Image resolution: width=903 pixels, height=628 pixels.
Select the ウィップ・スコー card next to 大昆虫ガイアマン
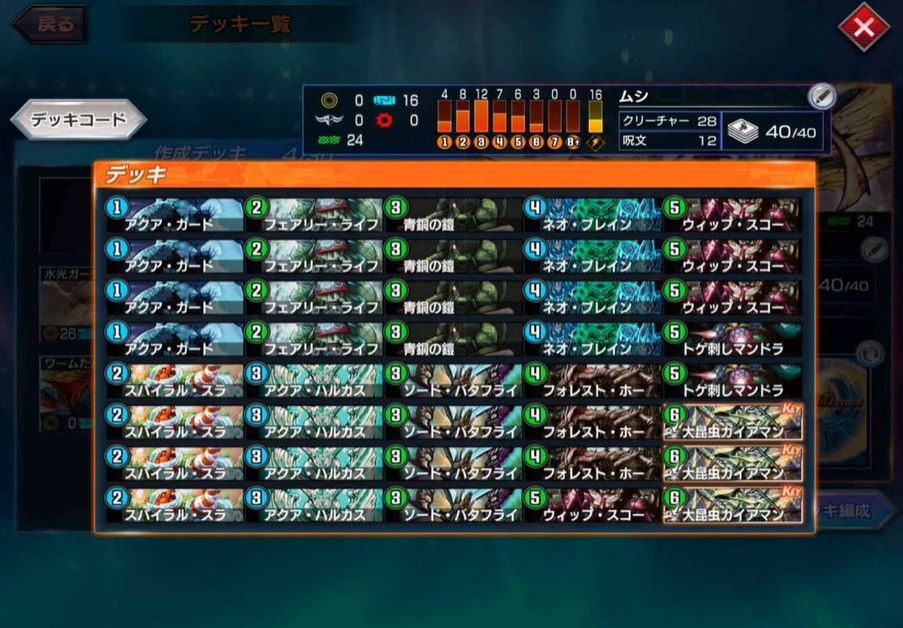point(592,506)
